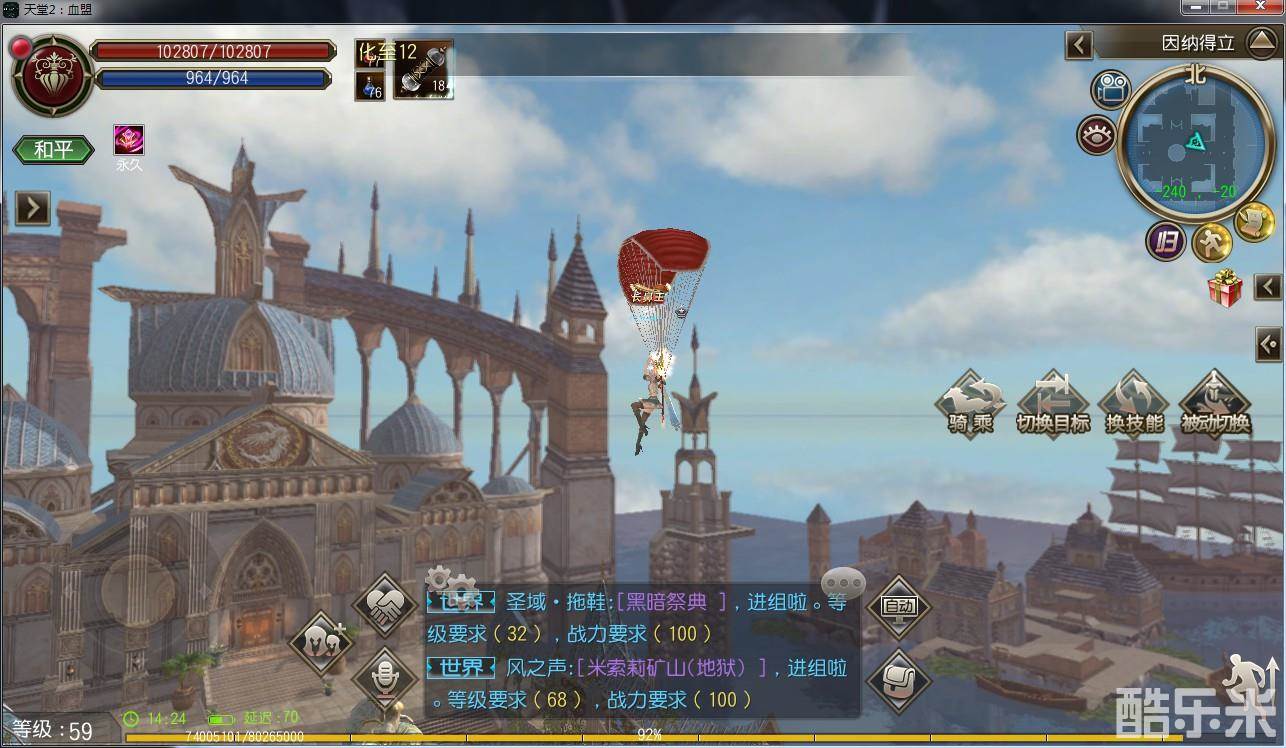Close the game window

(x=1259, y=7)
